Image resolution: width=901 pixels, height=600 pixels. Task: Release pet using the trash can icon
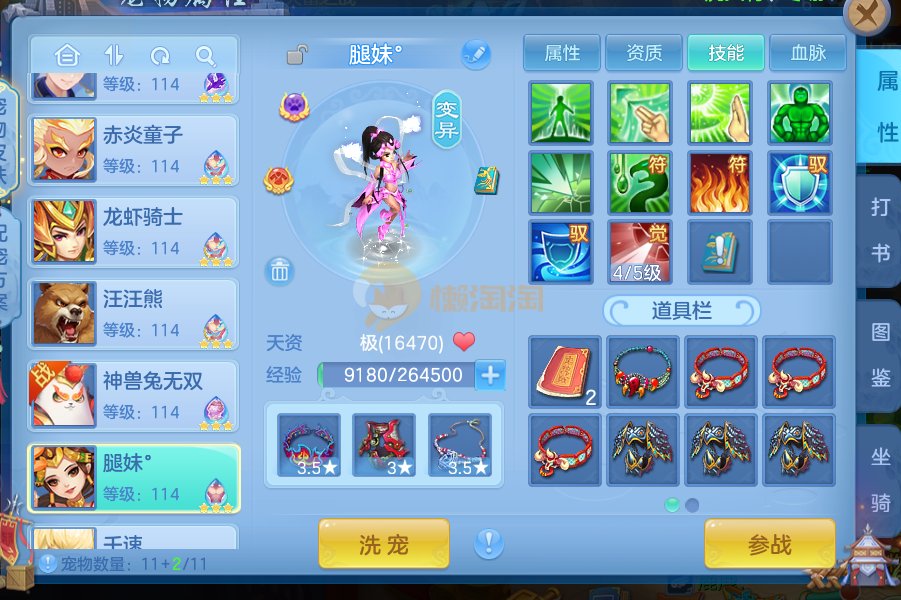pos(280,270)
